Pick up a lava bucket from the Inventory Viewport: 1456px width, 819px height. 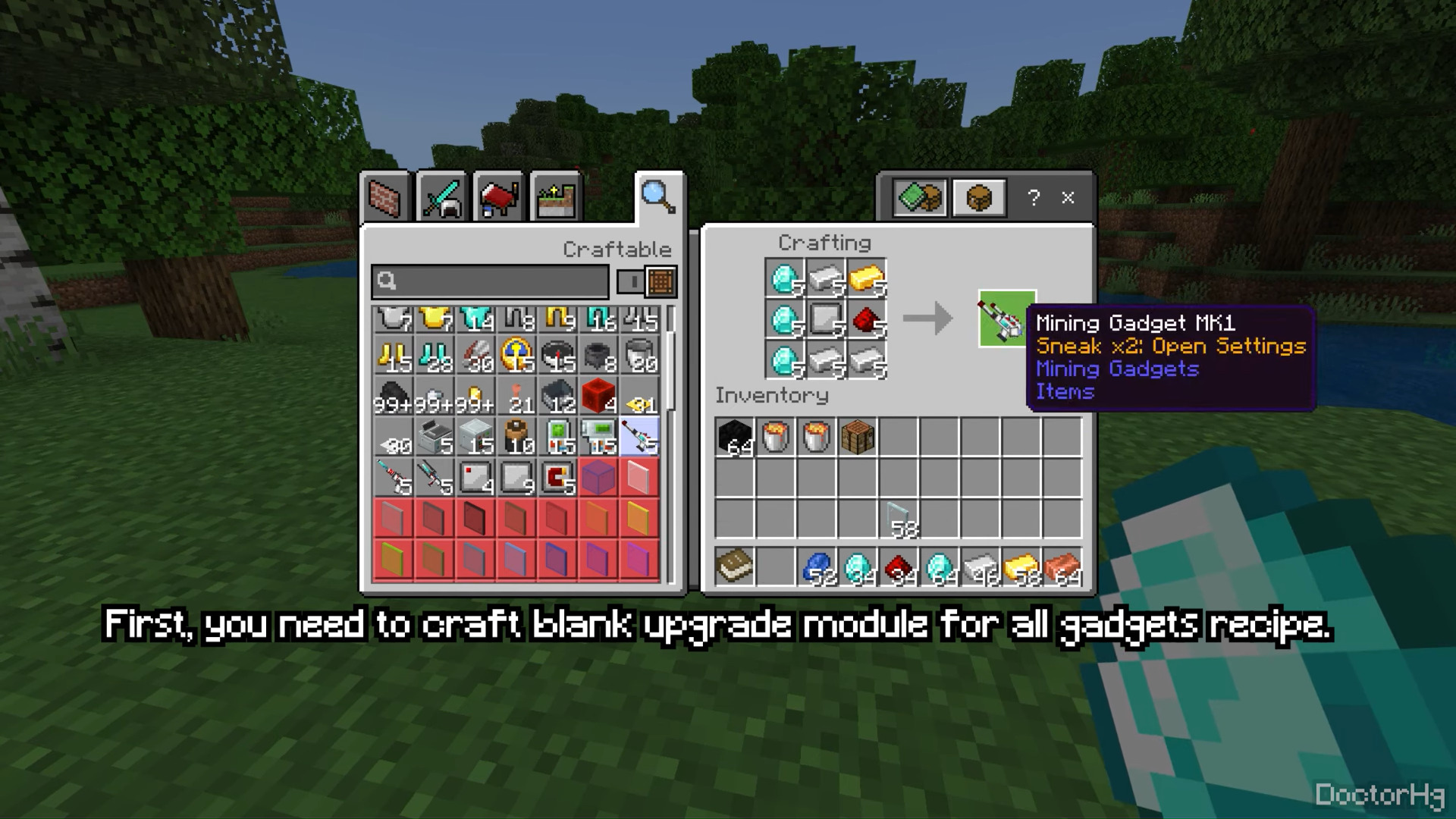775,438
